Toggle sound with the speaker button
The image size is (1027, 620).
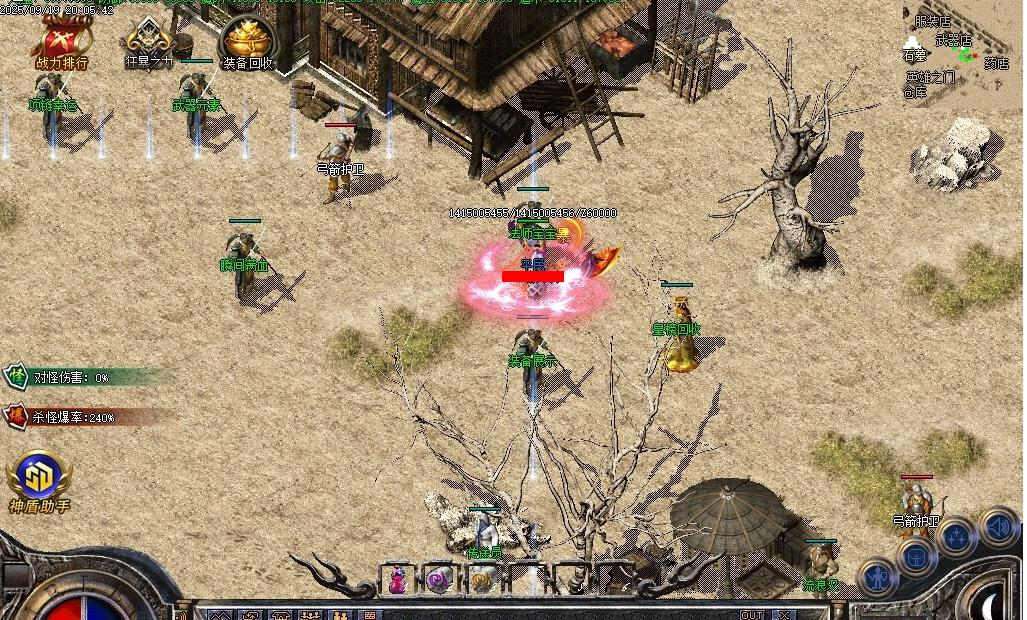point(997,525)
